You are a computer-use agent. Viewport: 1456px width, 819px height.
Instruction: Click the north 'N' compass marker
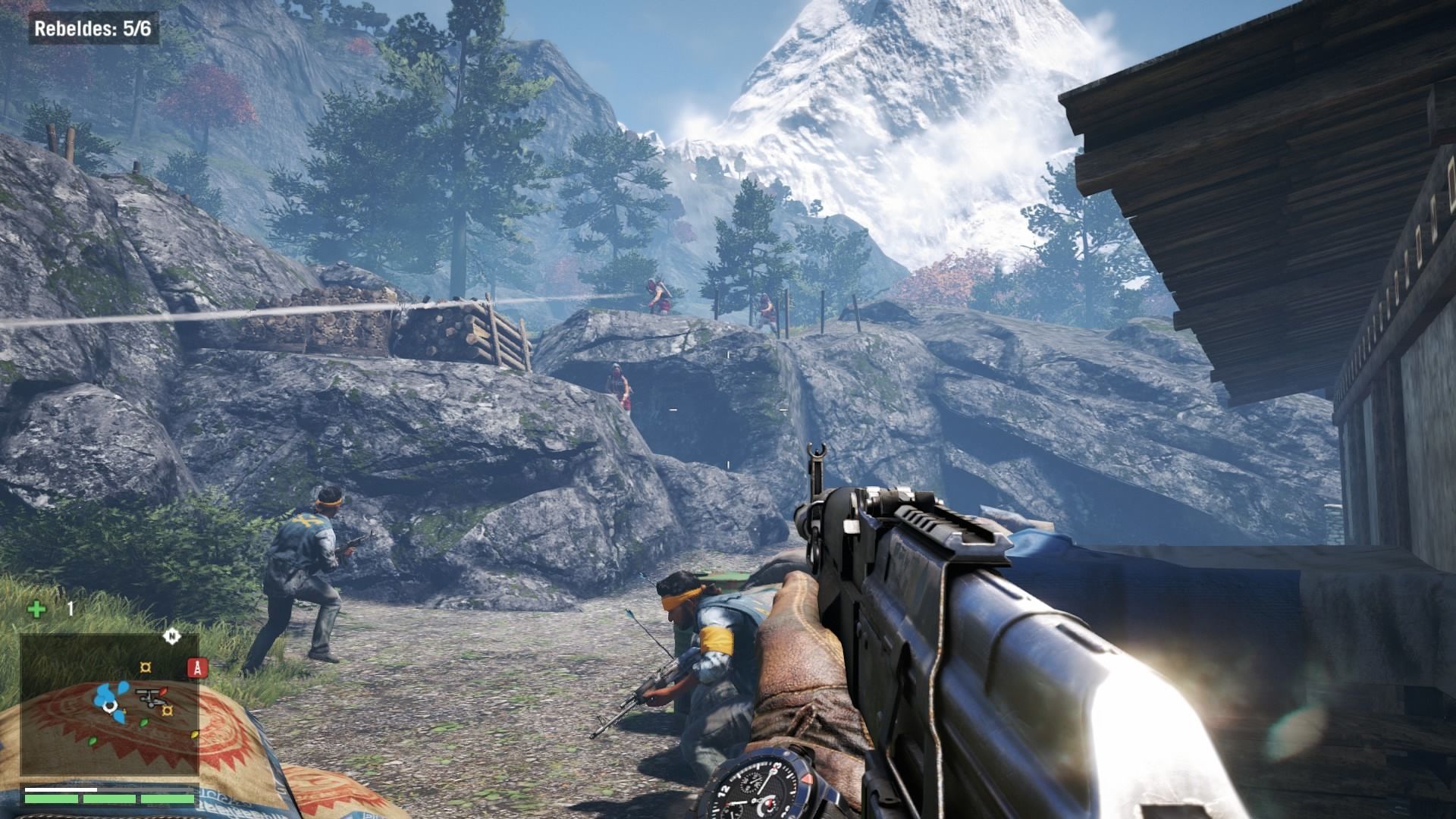point(171,637)
